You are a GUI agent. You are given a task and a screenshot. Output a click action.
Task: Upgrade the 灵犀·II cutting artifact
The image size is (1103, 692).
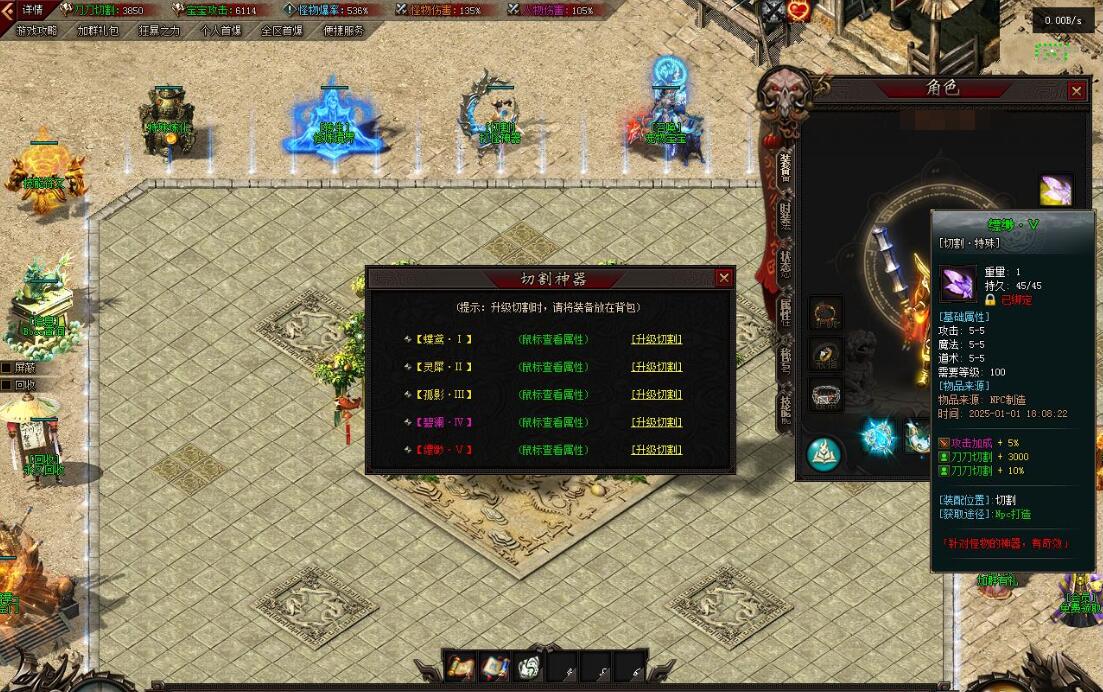(656, 367)
